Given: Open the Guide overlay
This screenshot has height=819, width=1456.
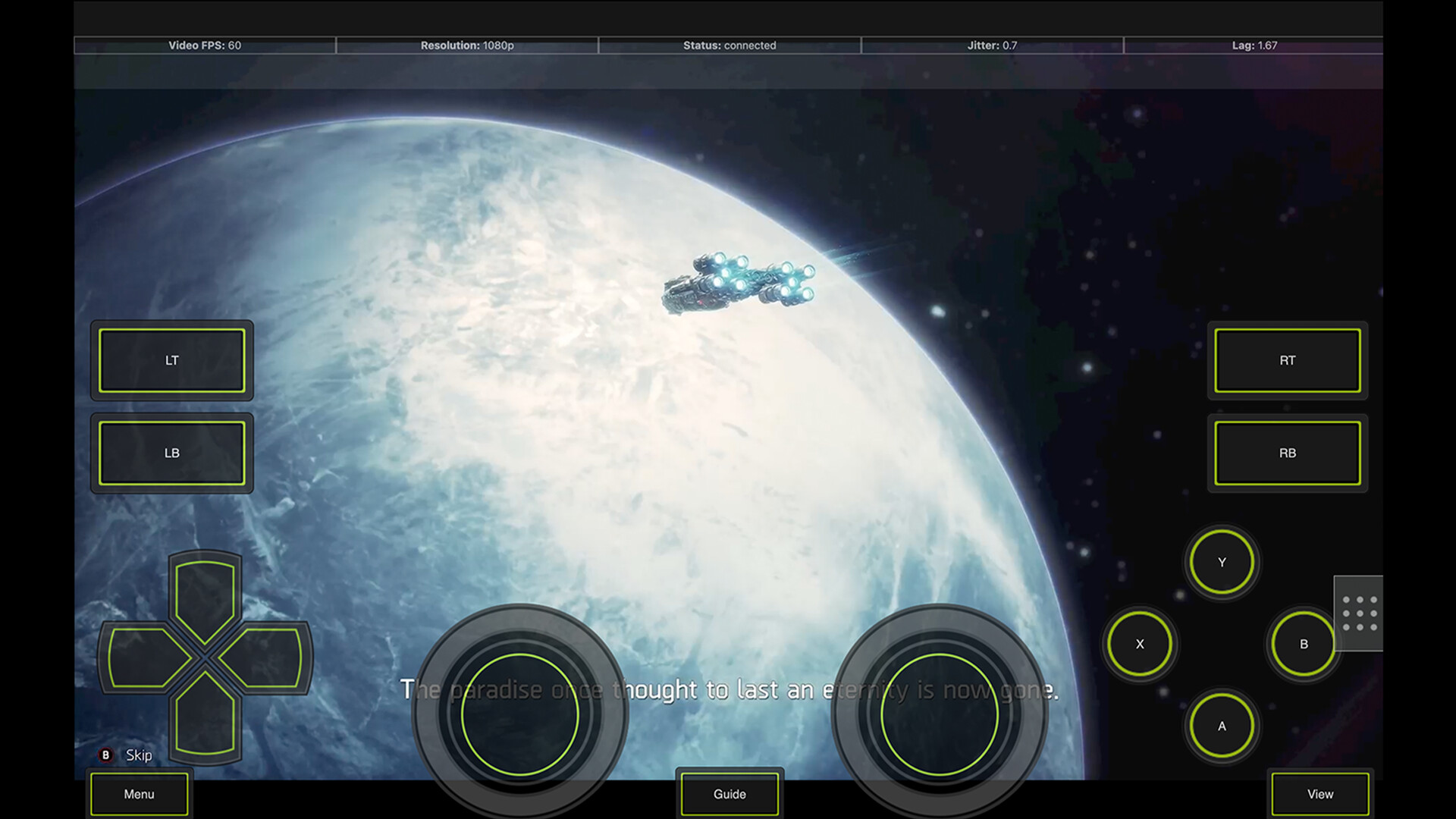Looking at the screenshot, I should (729, 794).
